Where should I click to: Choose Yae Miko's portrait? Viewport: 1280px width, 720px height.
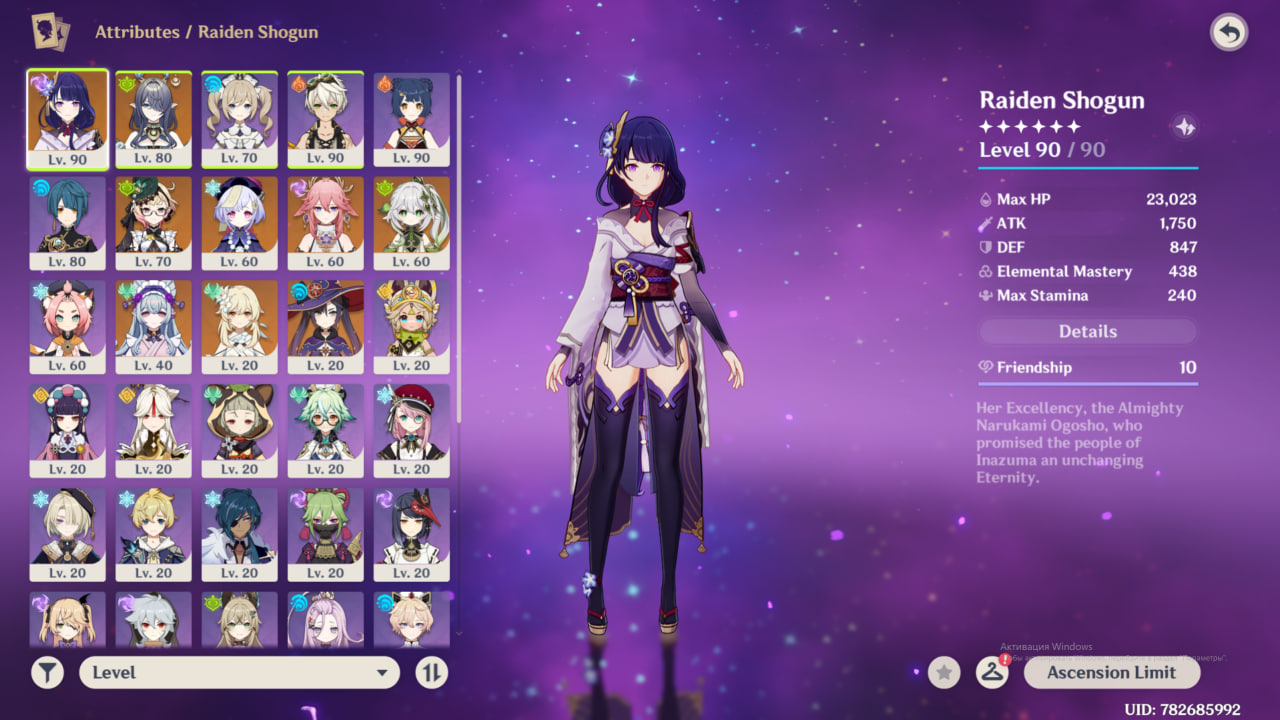pos(325,223)
